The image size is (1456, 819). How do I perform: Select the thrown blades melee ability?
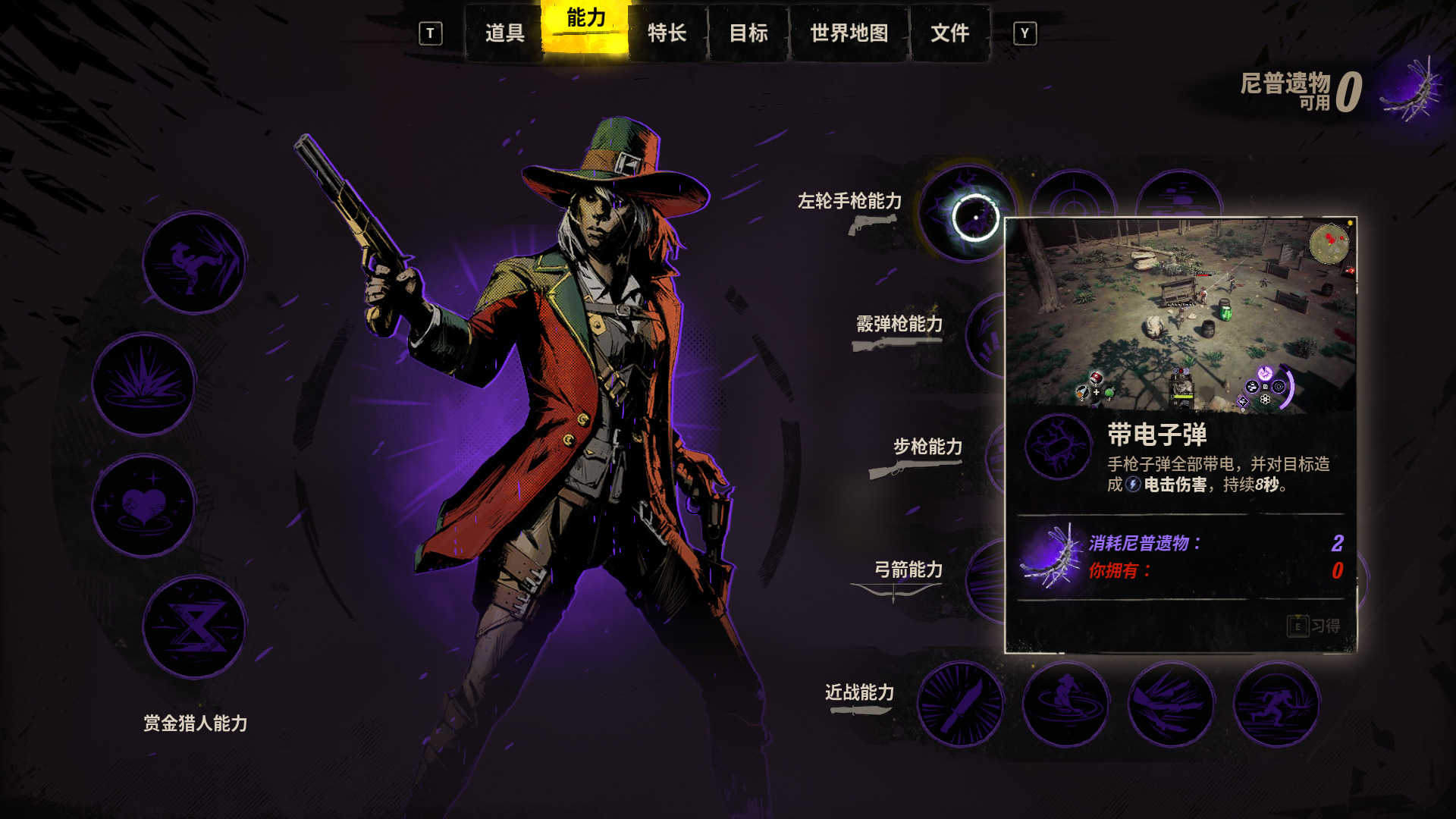[x=1171, y=704]
